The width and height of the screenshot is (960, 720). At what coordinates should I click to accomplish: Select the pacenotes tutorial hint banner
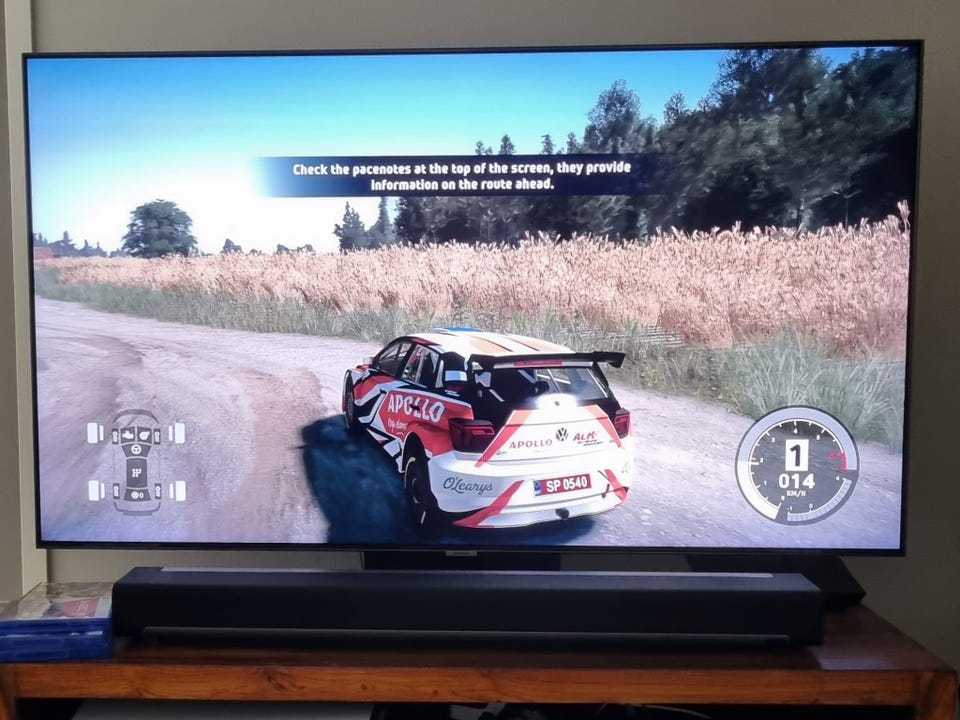click(x=461, y=176)
